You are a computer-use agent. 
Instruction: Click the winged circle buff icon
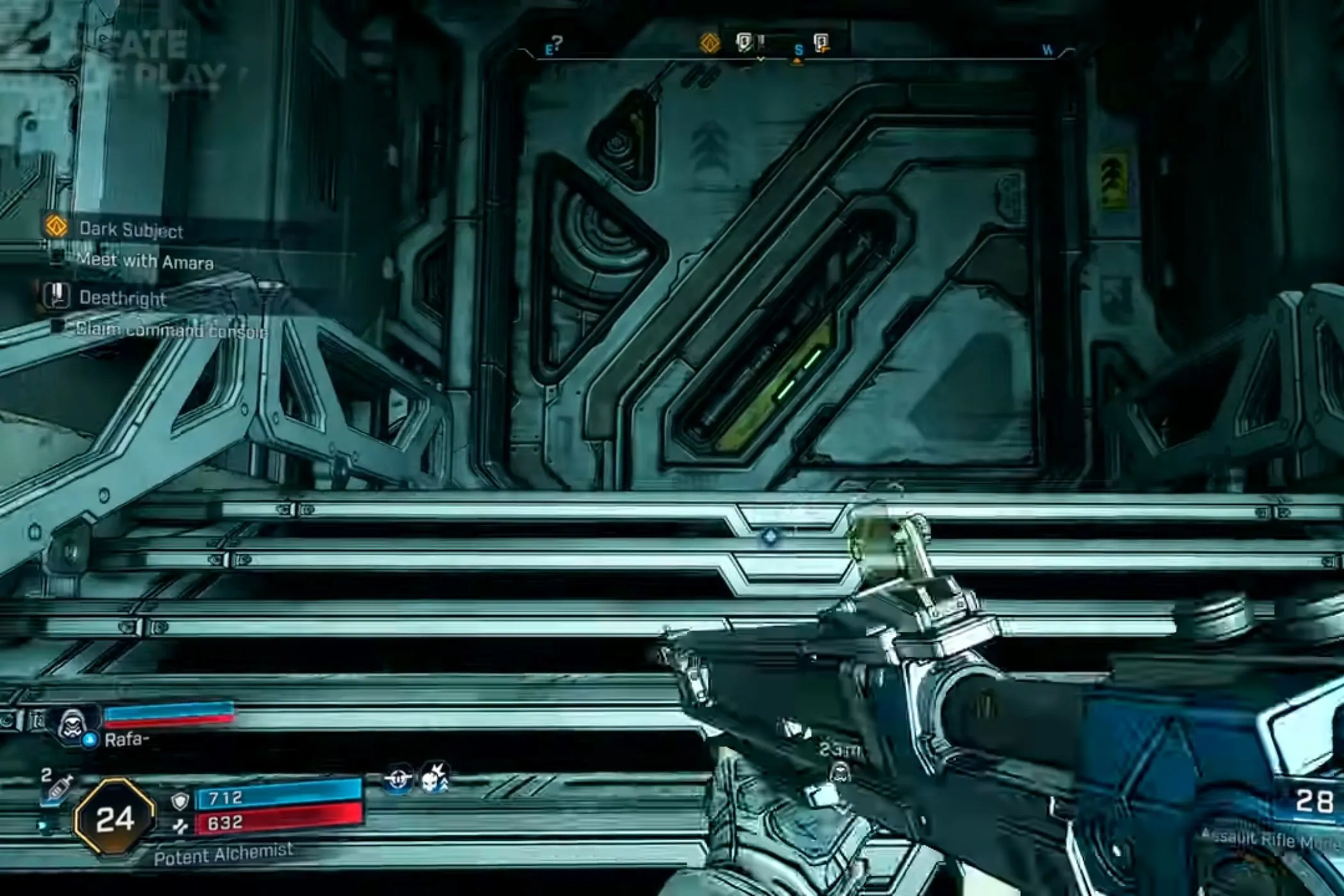(x=397, y=780)
